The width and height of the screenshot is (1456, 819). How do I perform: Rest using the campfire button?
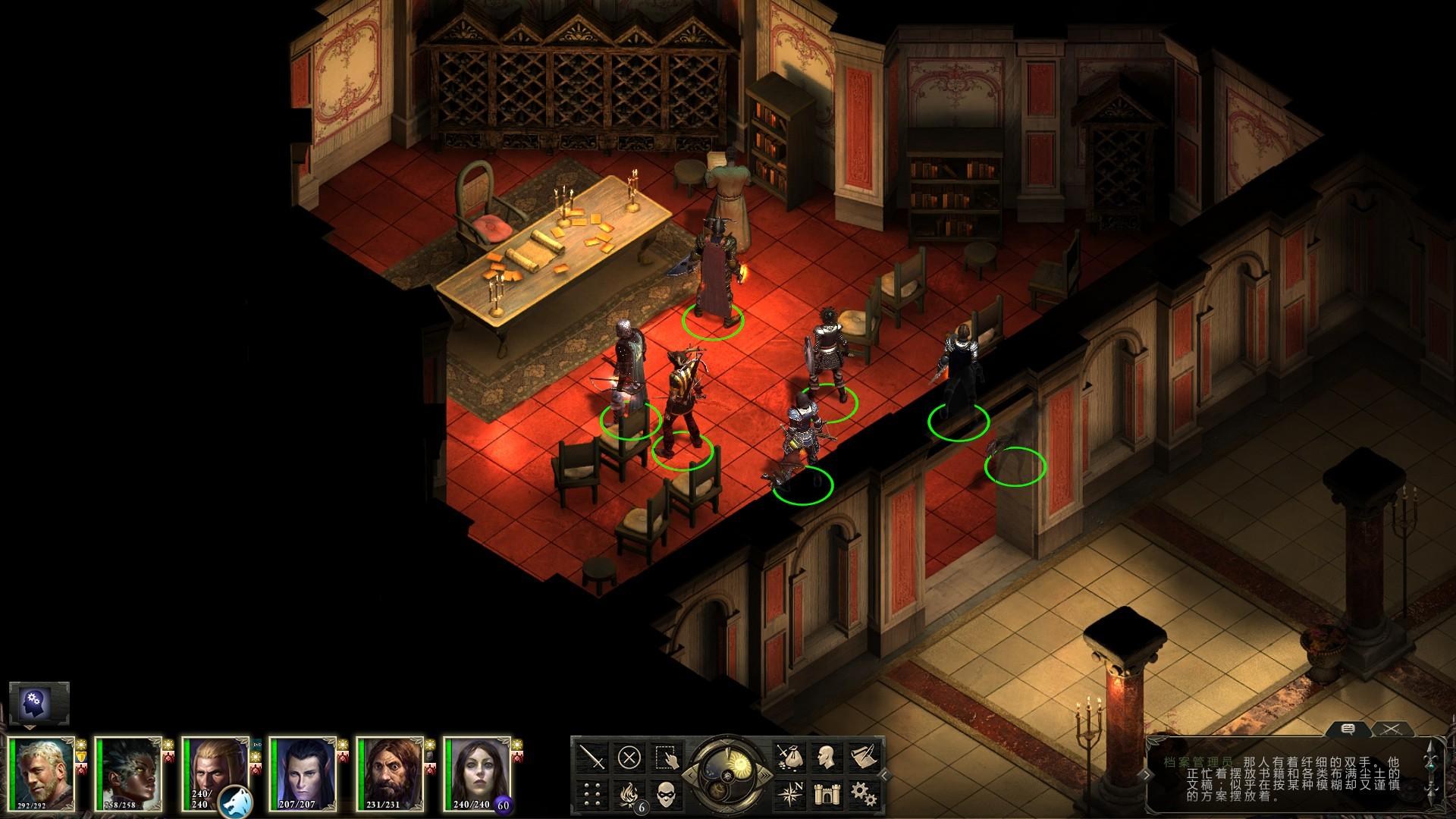(x=629, y=794)
